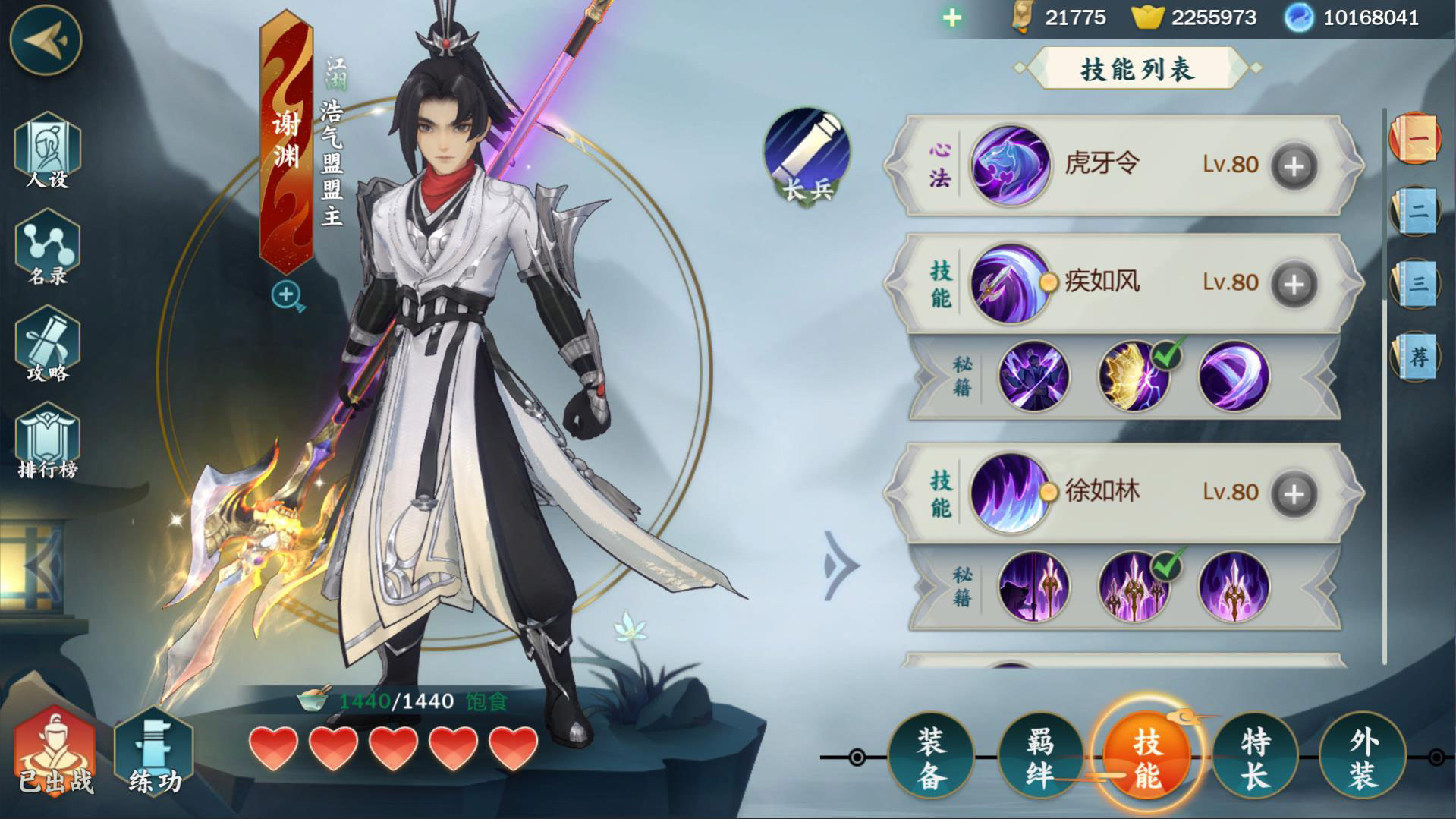This screenshot has height=819, width=1456.
Task: Upgrade 虎牙令 with its plus button
Action: click(1294, 166)
